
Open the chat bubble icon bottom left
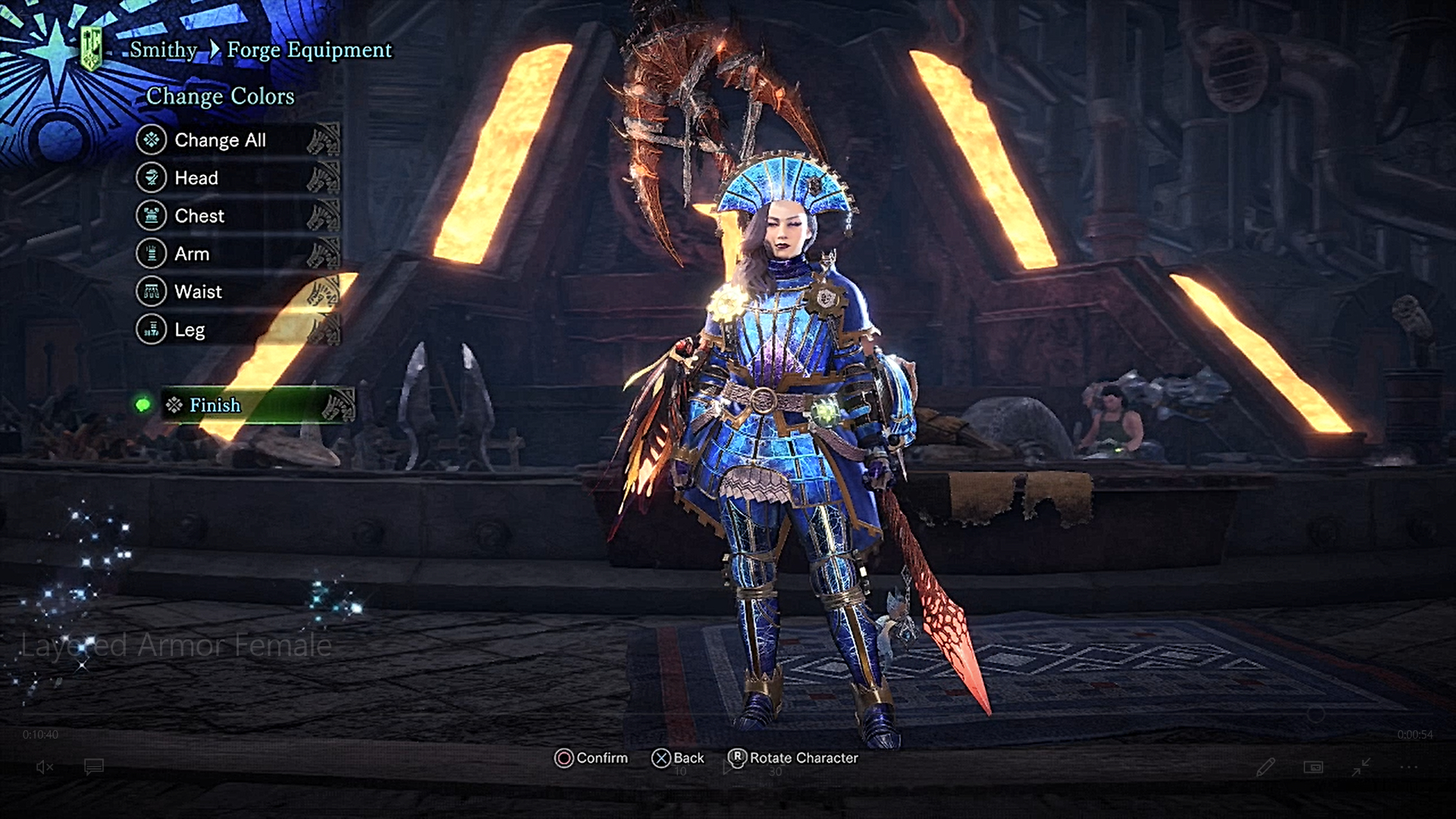(x=93, y=767)
